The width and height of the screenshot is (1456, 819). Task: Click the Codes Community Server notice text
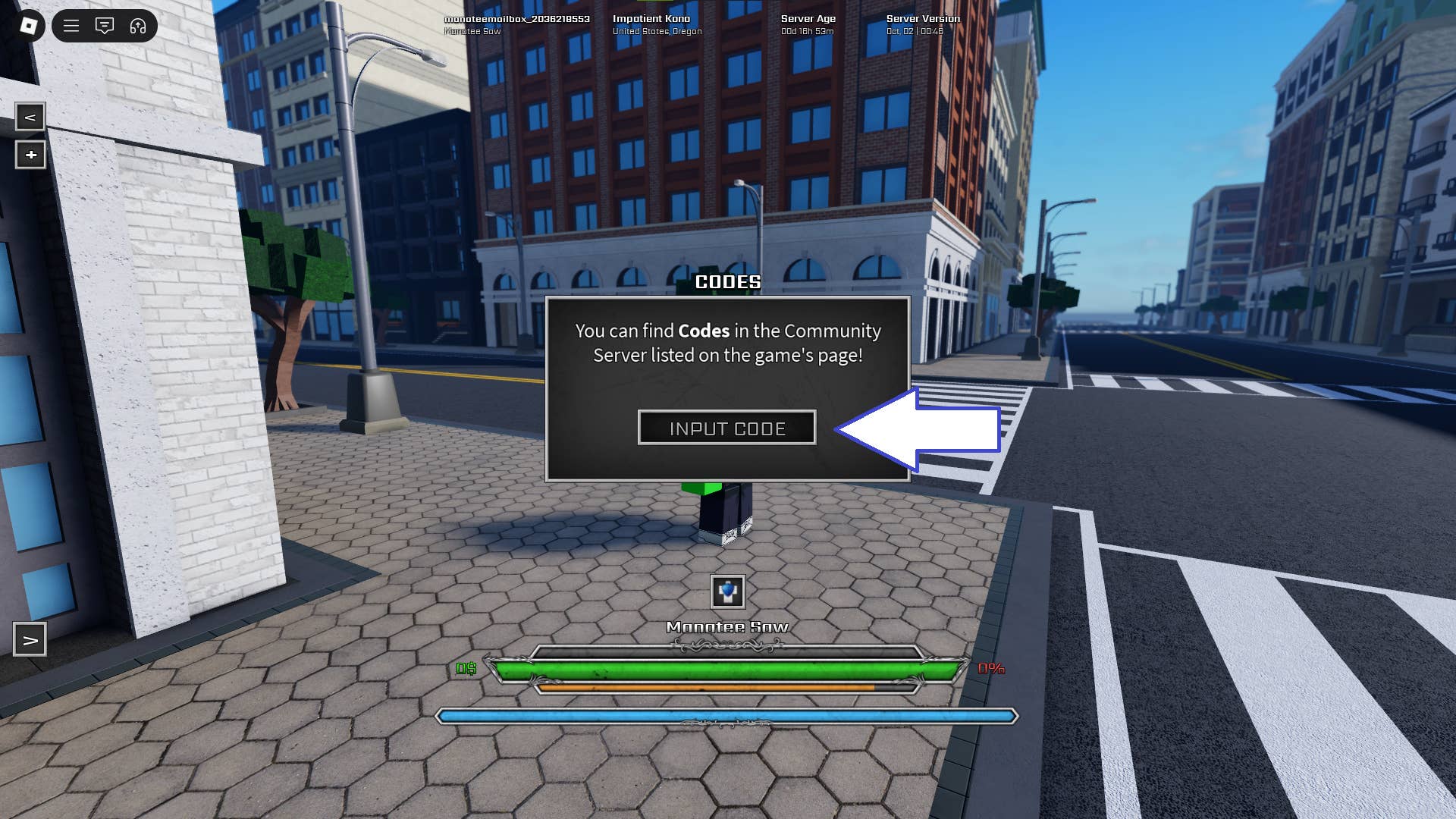[x=727, y=342]
